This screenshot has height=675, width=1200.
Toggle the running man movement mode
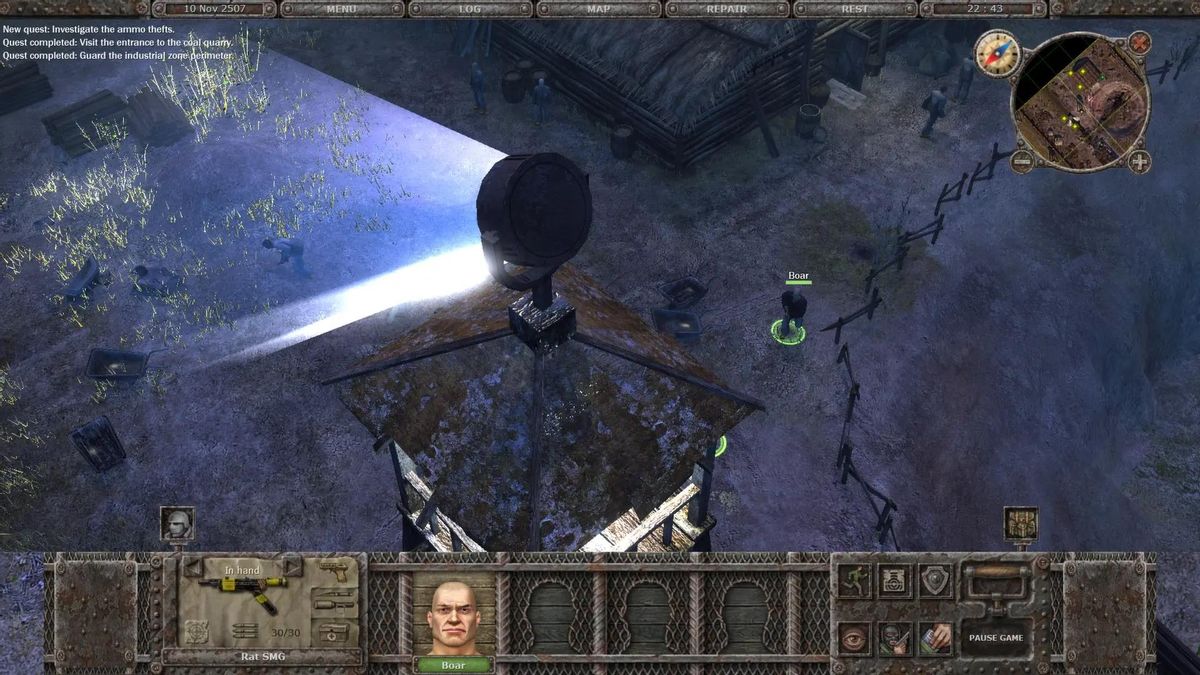click(x=853, y=580)
